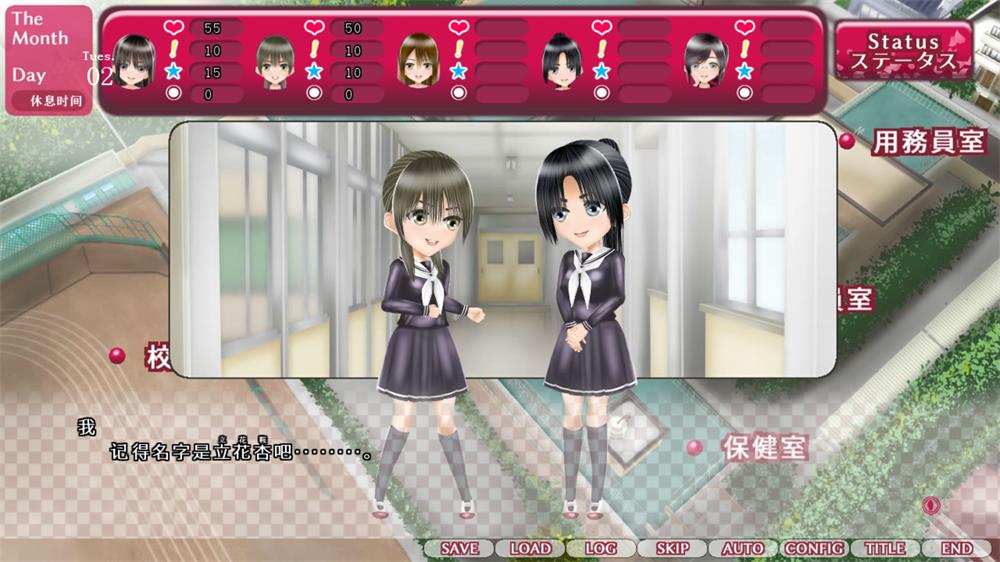Viewport: 1000px width, 562px height.
Task: Return to the TITLE screen
Action: (x=885, y=548)
